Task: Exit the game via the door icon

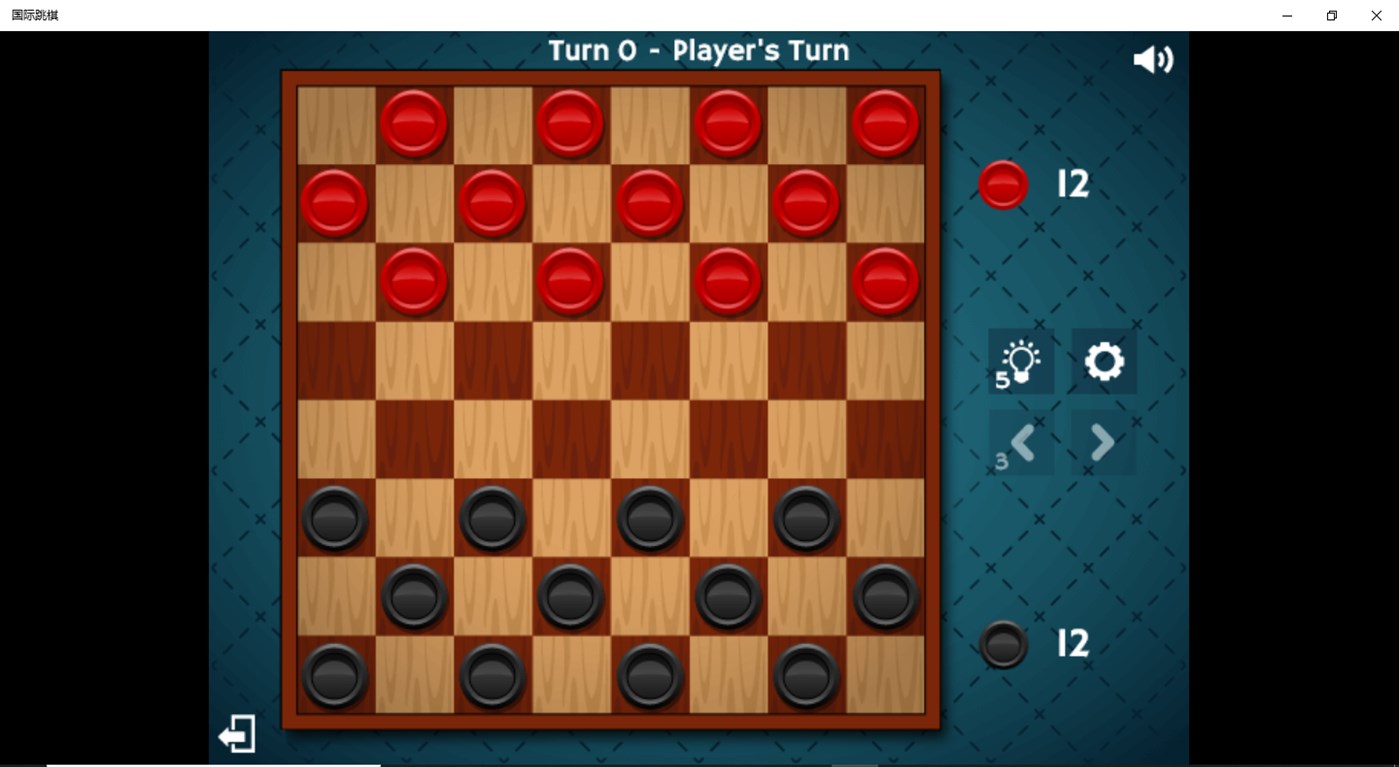Action: (236, 733)
